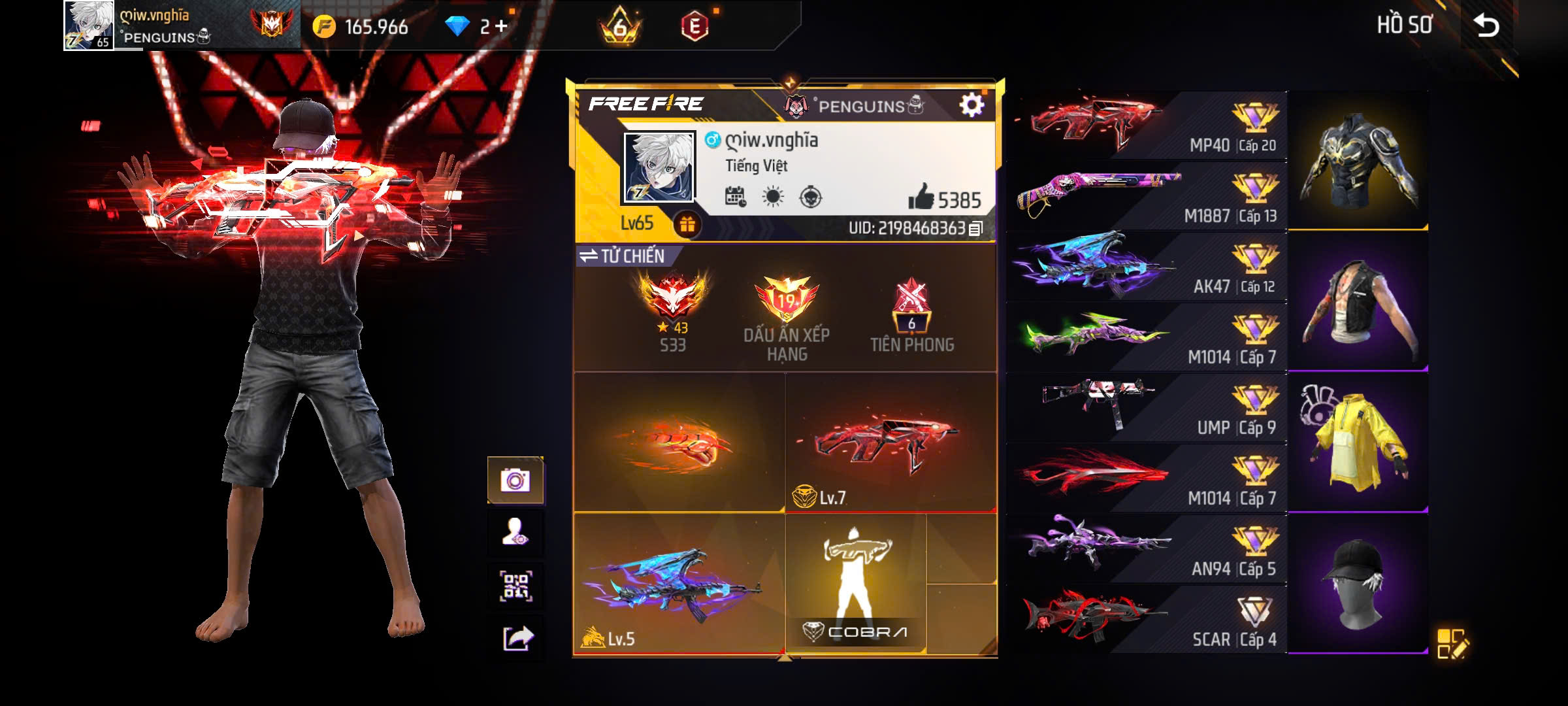
Task: Select the sun weather icon
Action: pos(772,196)
